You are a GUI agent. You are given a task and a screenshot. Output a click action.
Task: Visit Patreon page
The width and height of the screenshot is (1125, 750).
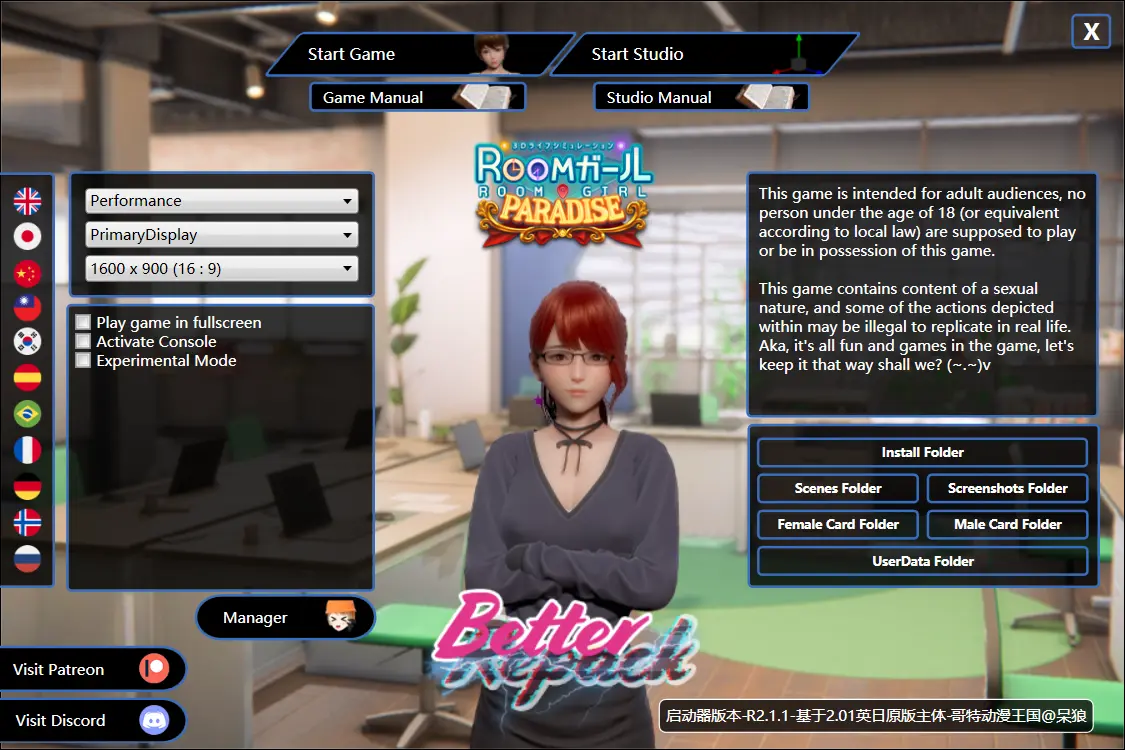pyautogui.click(x=92, y=669)
